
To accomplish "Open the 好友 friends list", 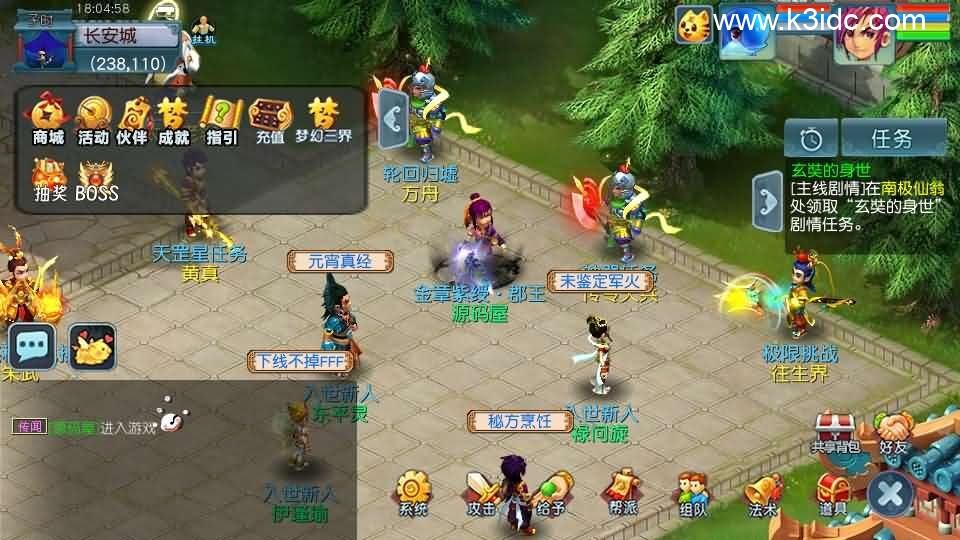I will click(893, 432).
